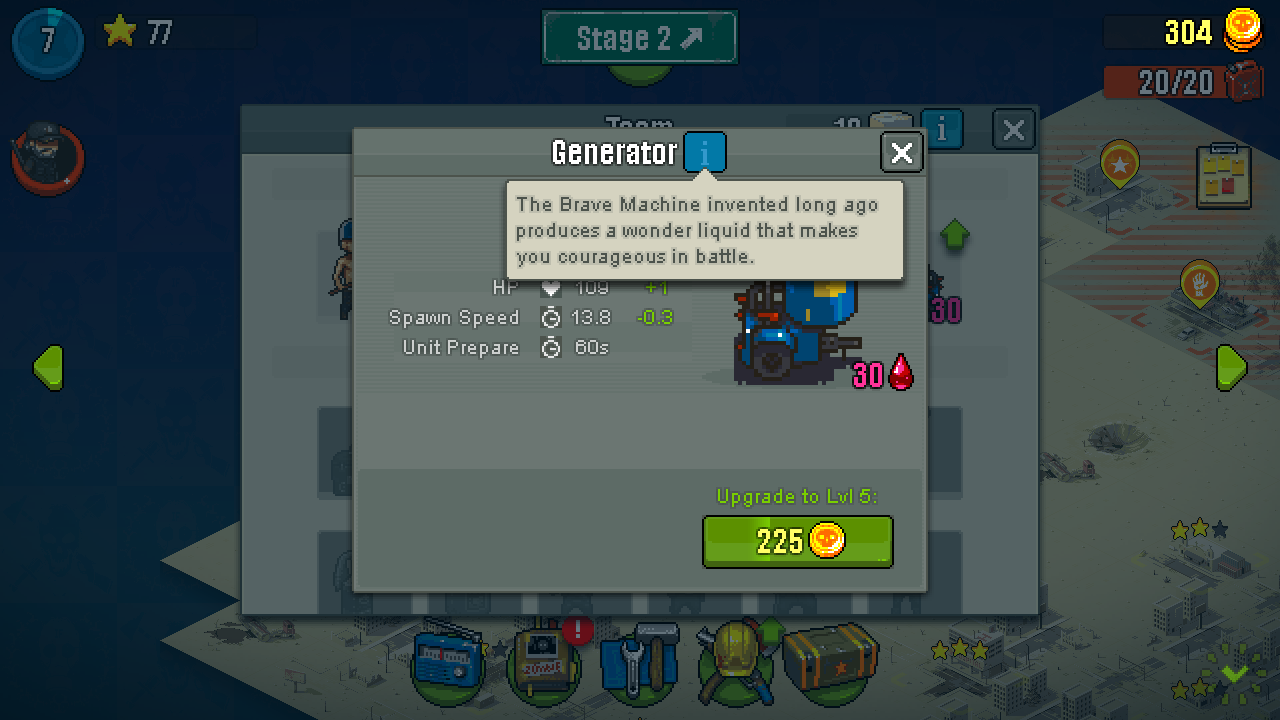Screen dimensions: 1280x720
Task: Close the Team panel behind the popup
Action: (1013, 130)
